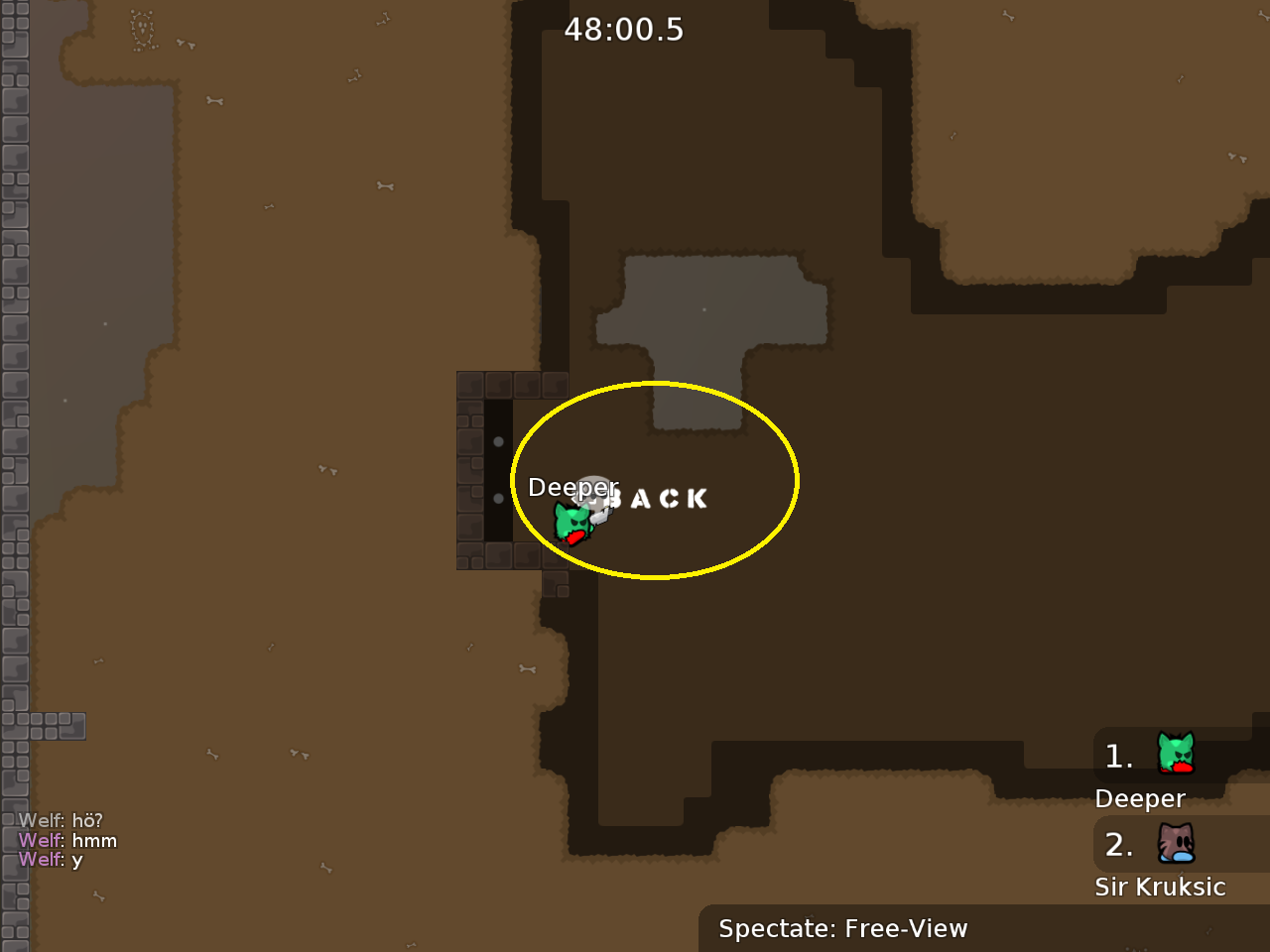Click the rank 1 number in leaderboard
Viewport: 1270px width, 952px height.
pos(1118,757)
